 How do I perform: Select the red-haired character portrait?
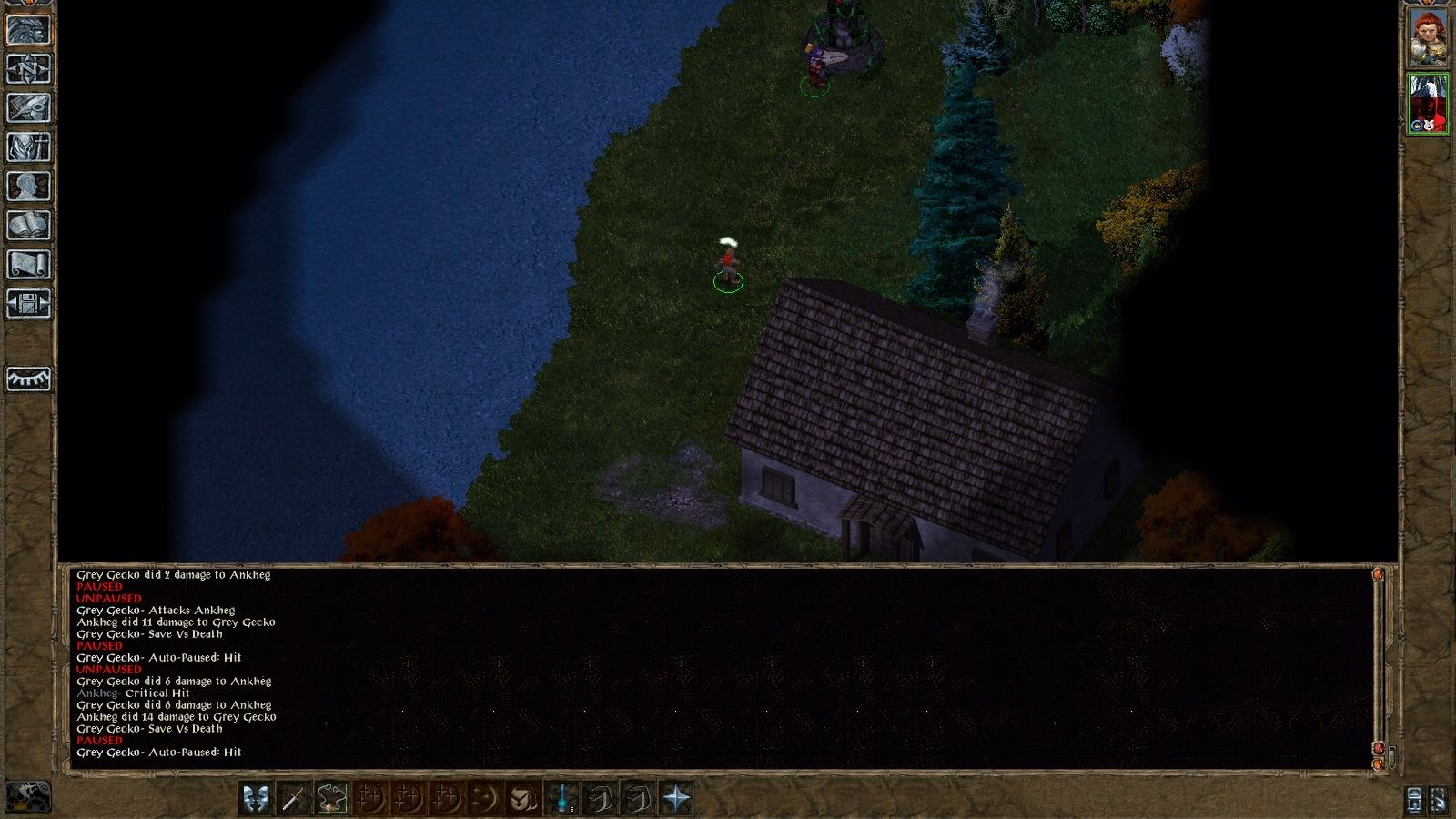tap(1428, 38)
